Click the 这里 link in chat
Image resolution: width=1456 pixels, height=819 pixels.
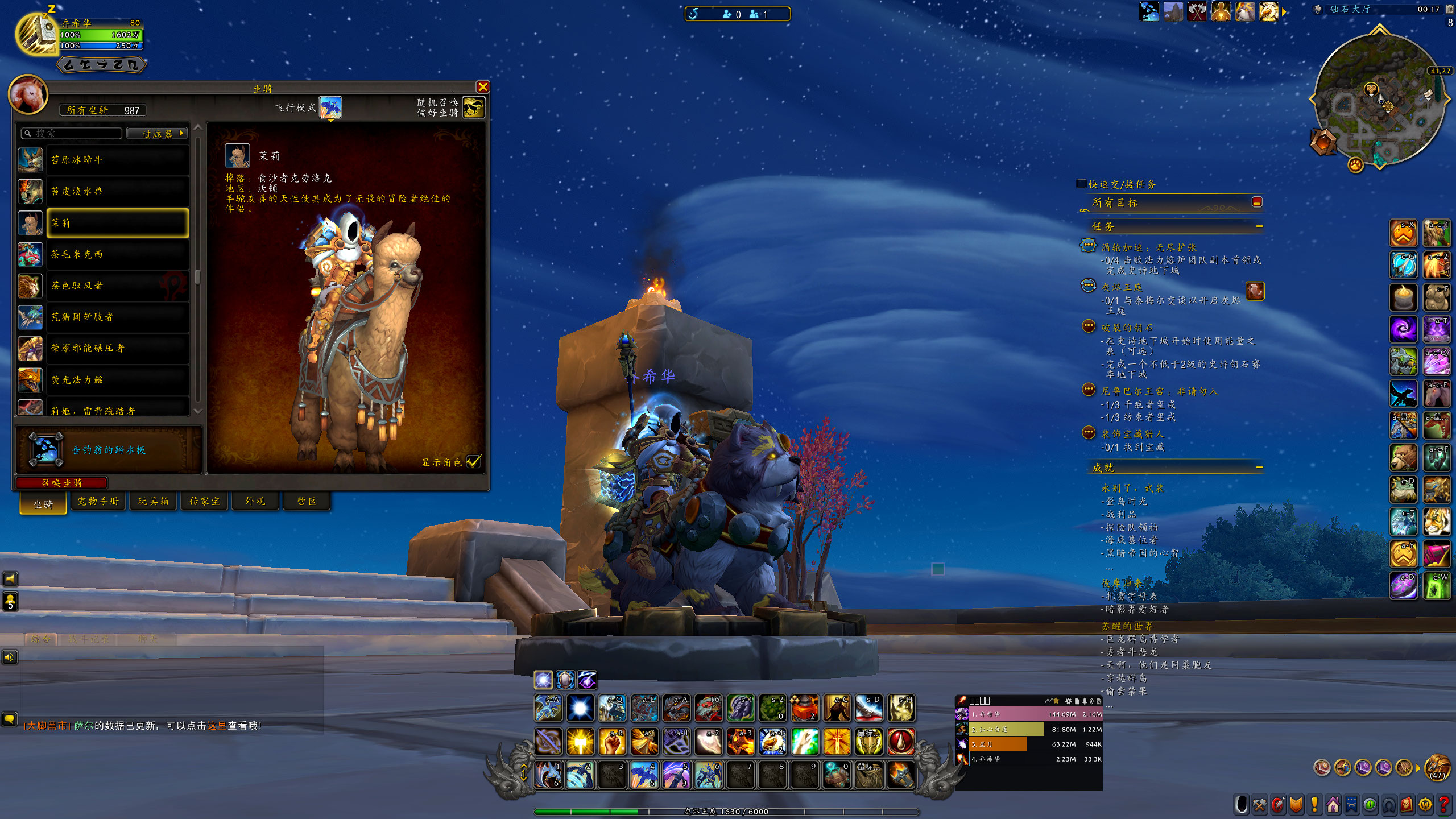pyautogui.click(x=217, y=726)
